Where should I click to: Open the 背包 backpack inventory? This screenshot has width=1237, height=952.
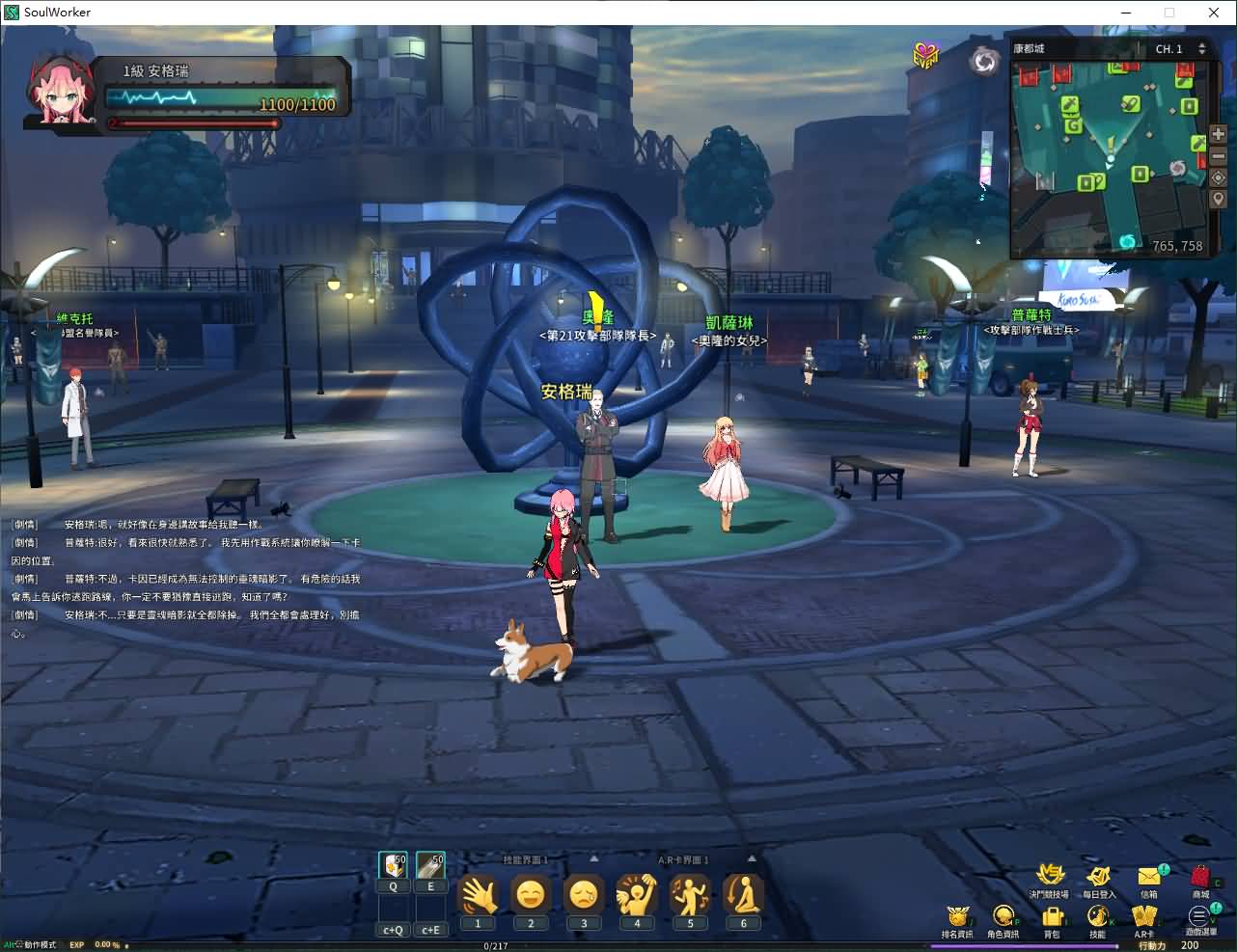click(x=1051, y=916)
